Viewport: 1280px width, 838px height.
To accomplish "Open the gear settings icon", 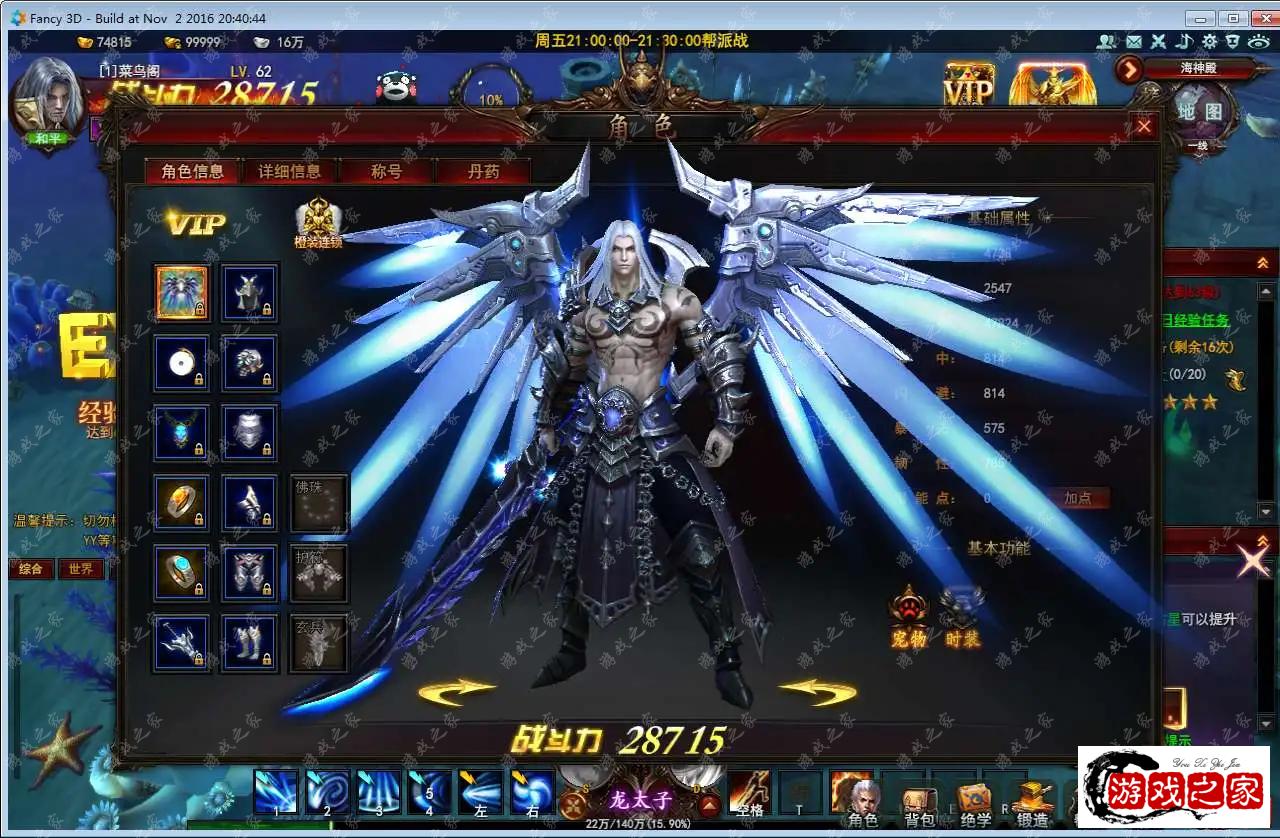I will tap(1209, 42).
